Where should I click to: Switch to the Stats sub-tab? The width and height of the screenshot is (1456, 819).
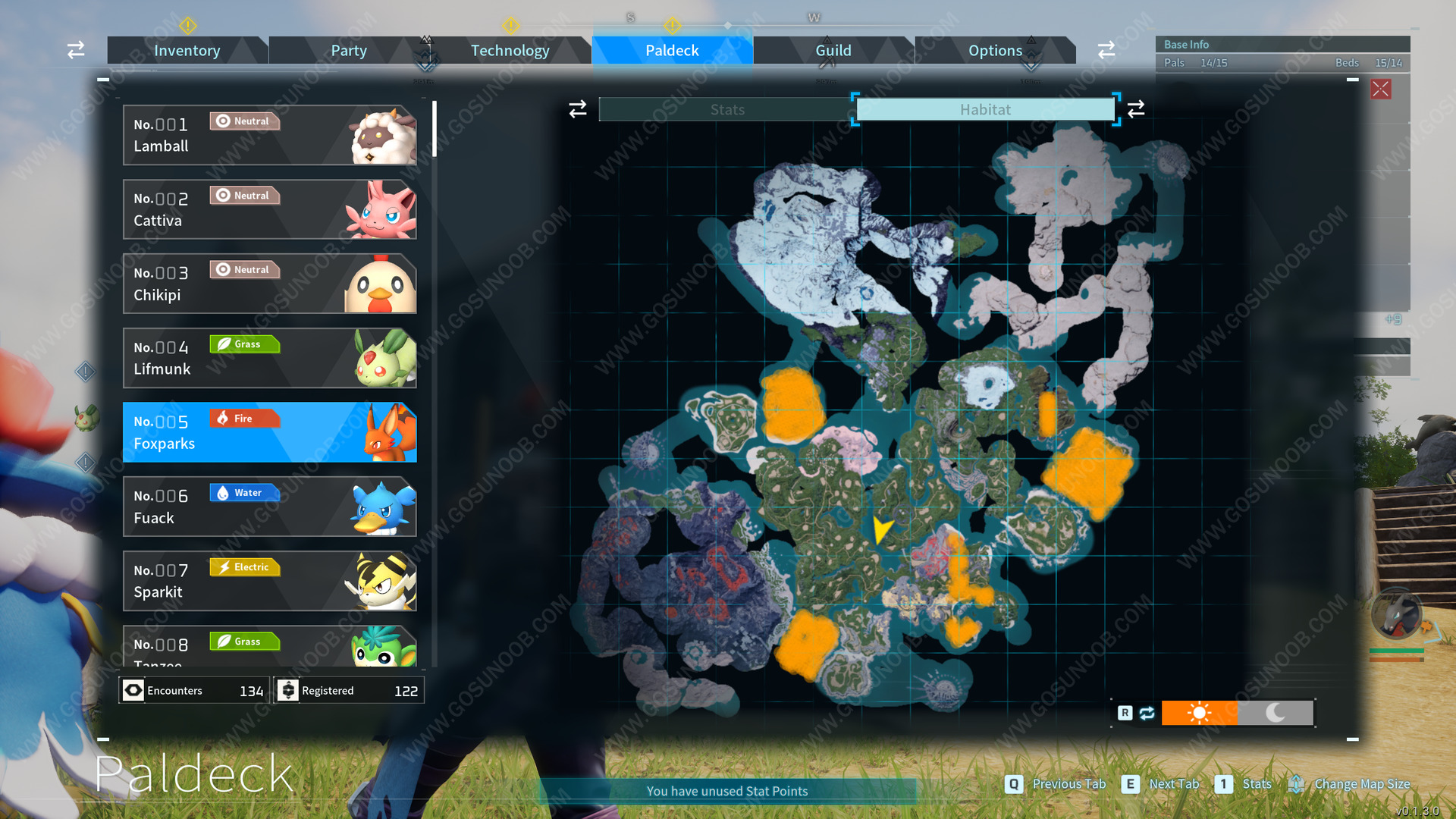click(726, 110)
